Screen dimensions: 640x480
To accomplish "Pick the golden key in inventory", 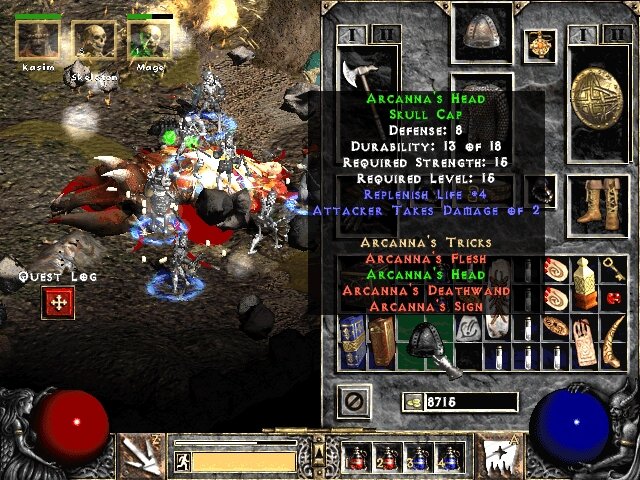I will tap(613, 270).
